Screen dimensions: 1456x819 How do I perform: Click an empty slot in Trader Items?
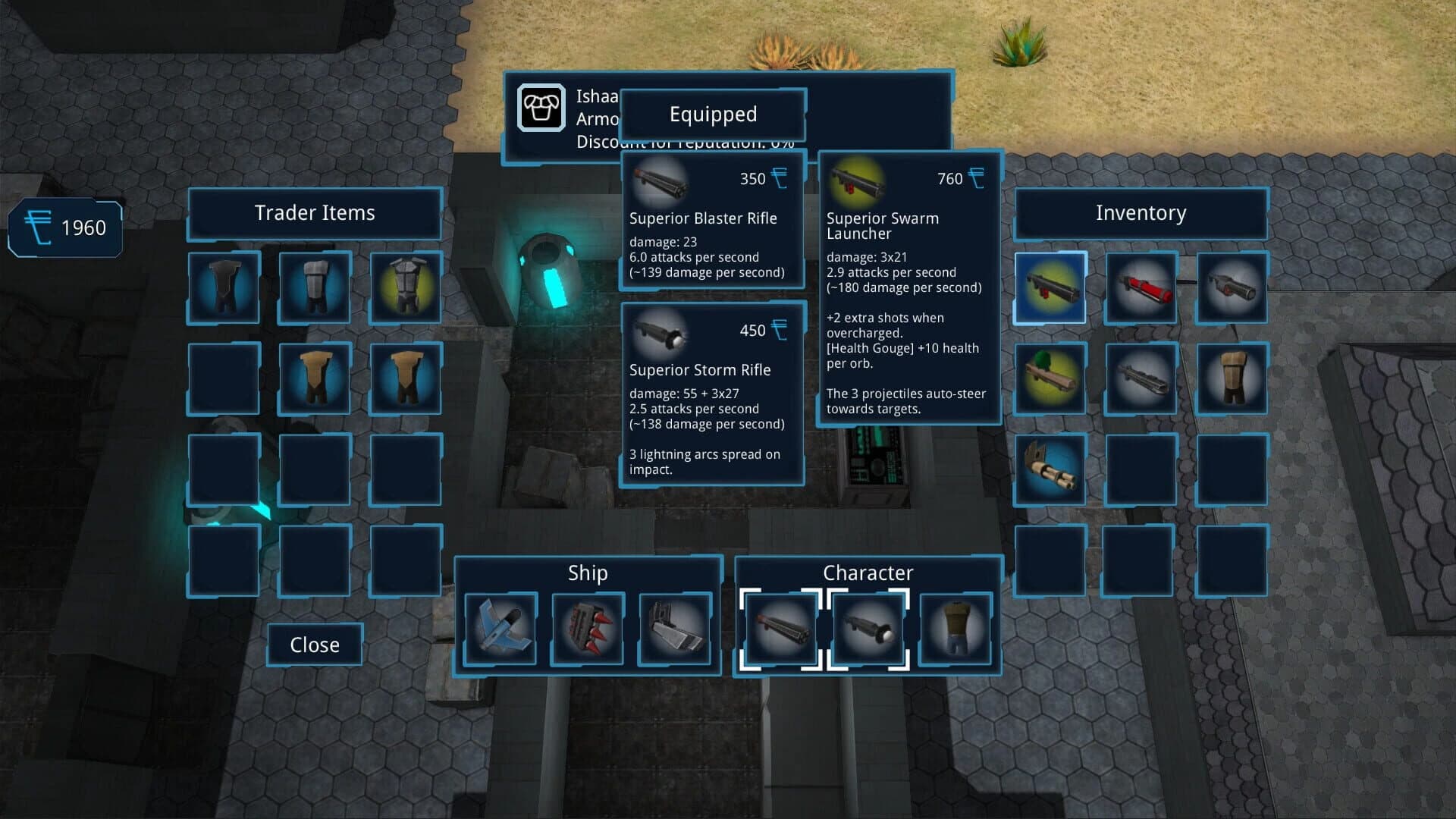pos(223,469)
